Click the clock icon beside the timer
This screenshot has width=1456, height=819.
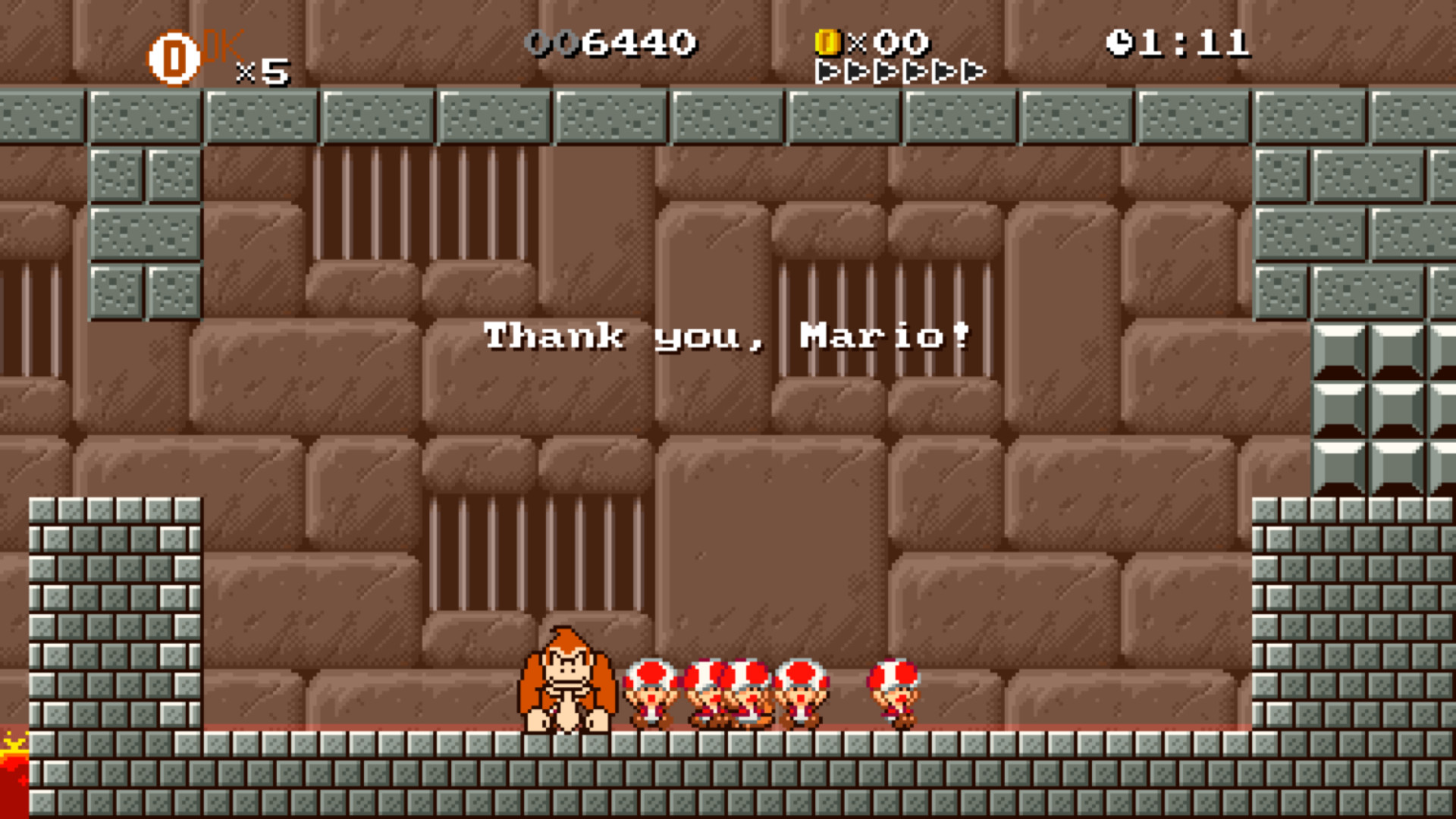(x=1121, y=42)
